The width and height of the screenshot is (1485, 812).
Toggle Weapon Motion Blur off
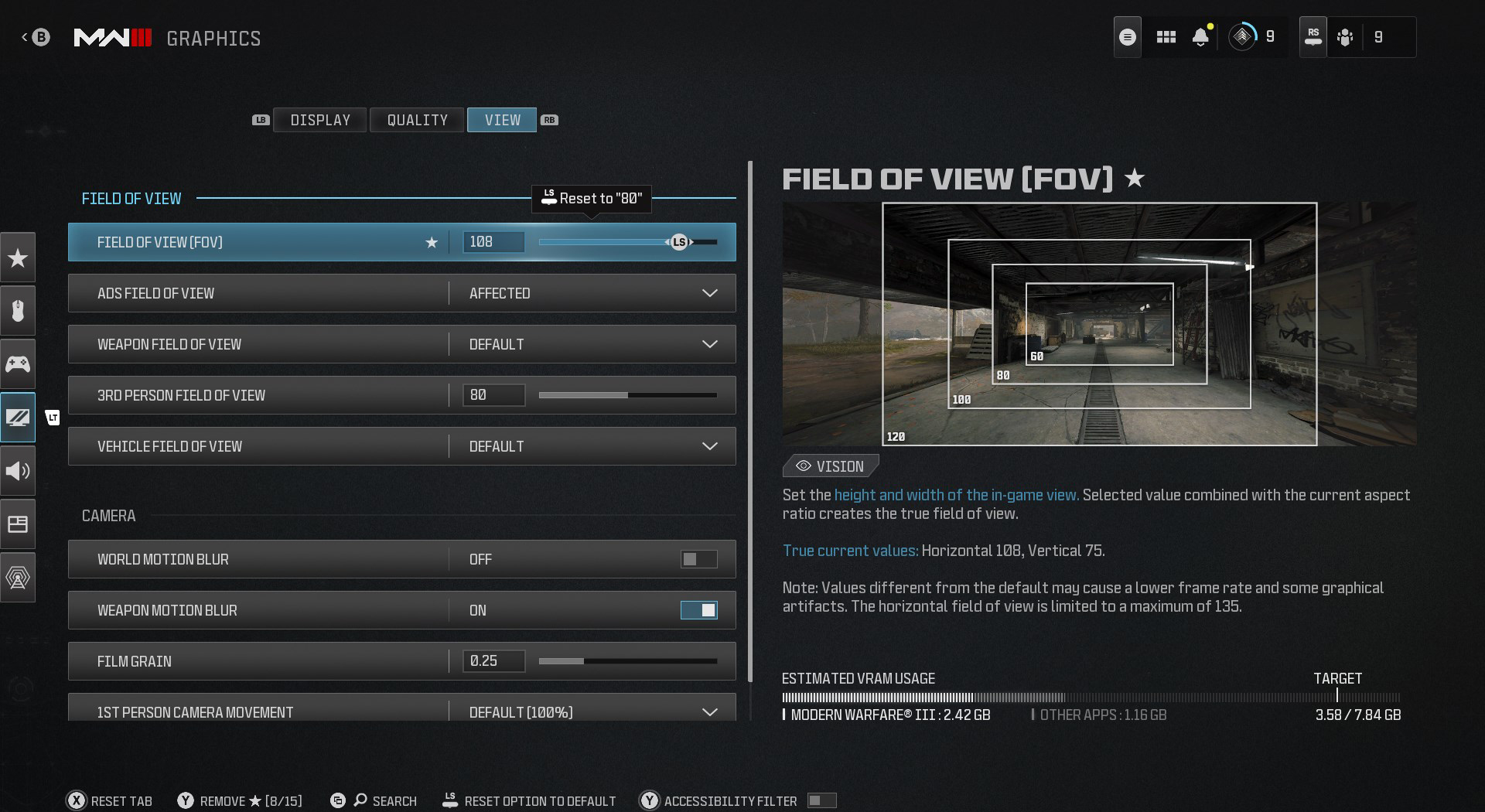click(x=698, y=610)
